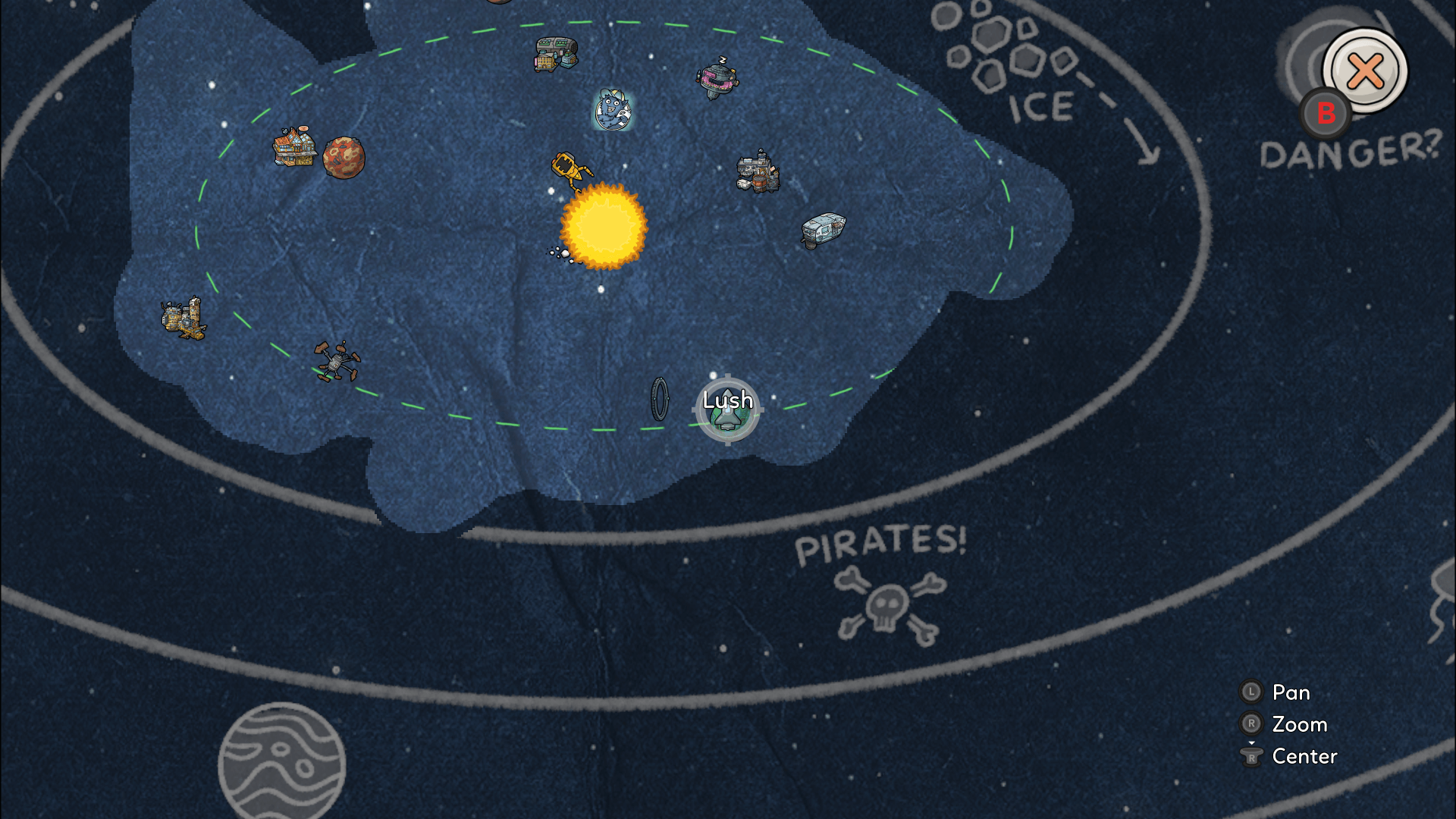Click the Center control hint in the legend
The image size is (1456, 819).
click(1303, 756)
